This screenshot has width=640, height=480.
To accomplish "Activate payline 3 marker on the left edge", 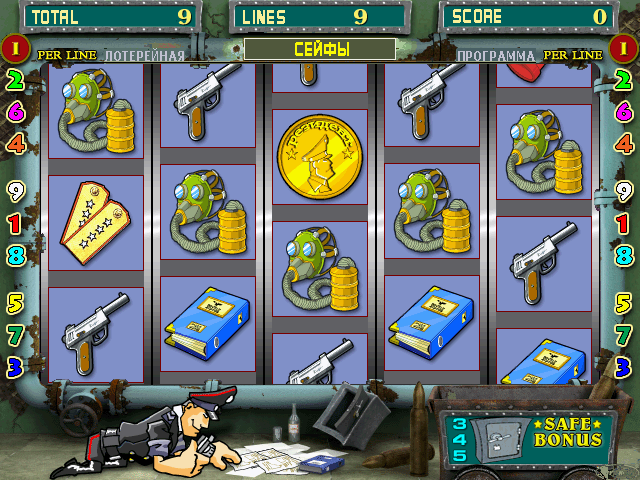I will [x=15, y=366].
